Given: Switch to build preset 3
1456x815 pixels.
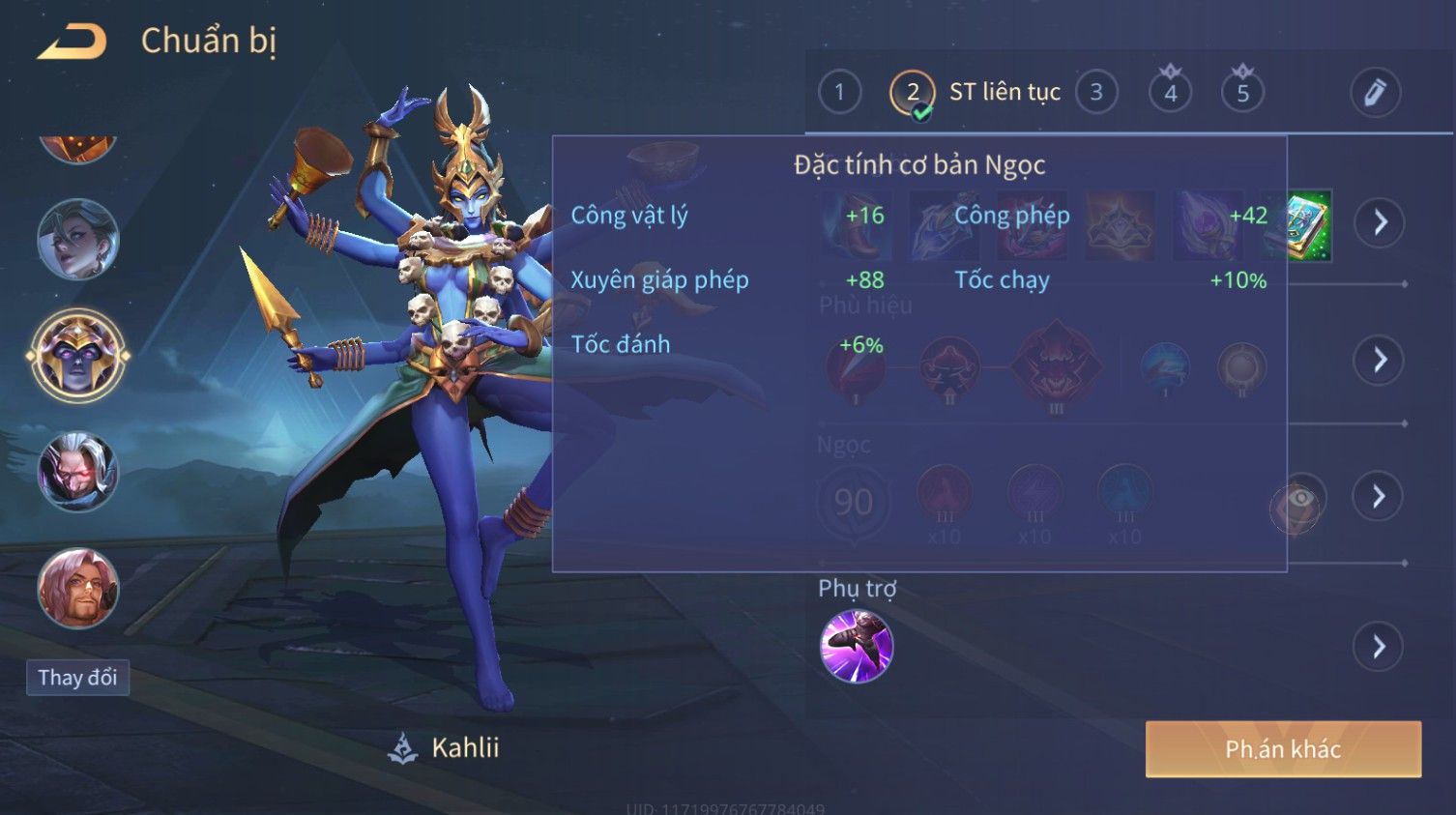Looking at the screenshot, I should coord(1096,93).
